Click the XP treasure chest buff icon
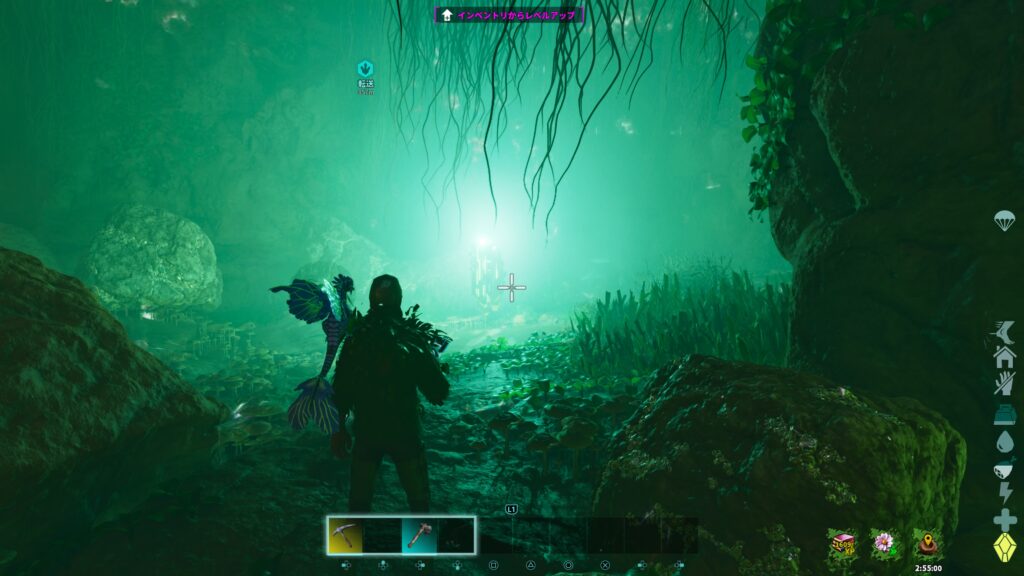Image resolution: width=1024 pixels, height=576 pixels. coord(841,543)
